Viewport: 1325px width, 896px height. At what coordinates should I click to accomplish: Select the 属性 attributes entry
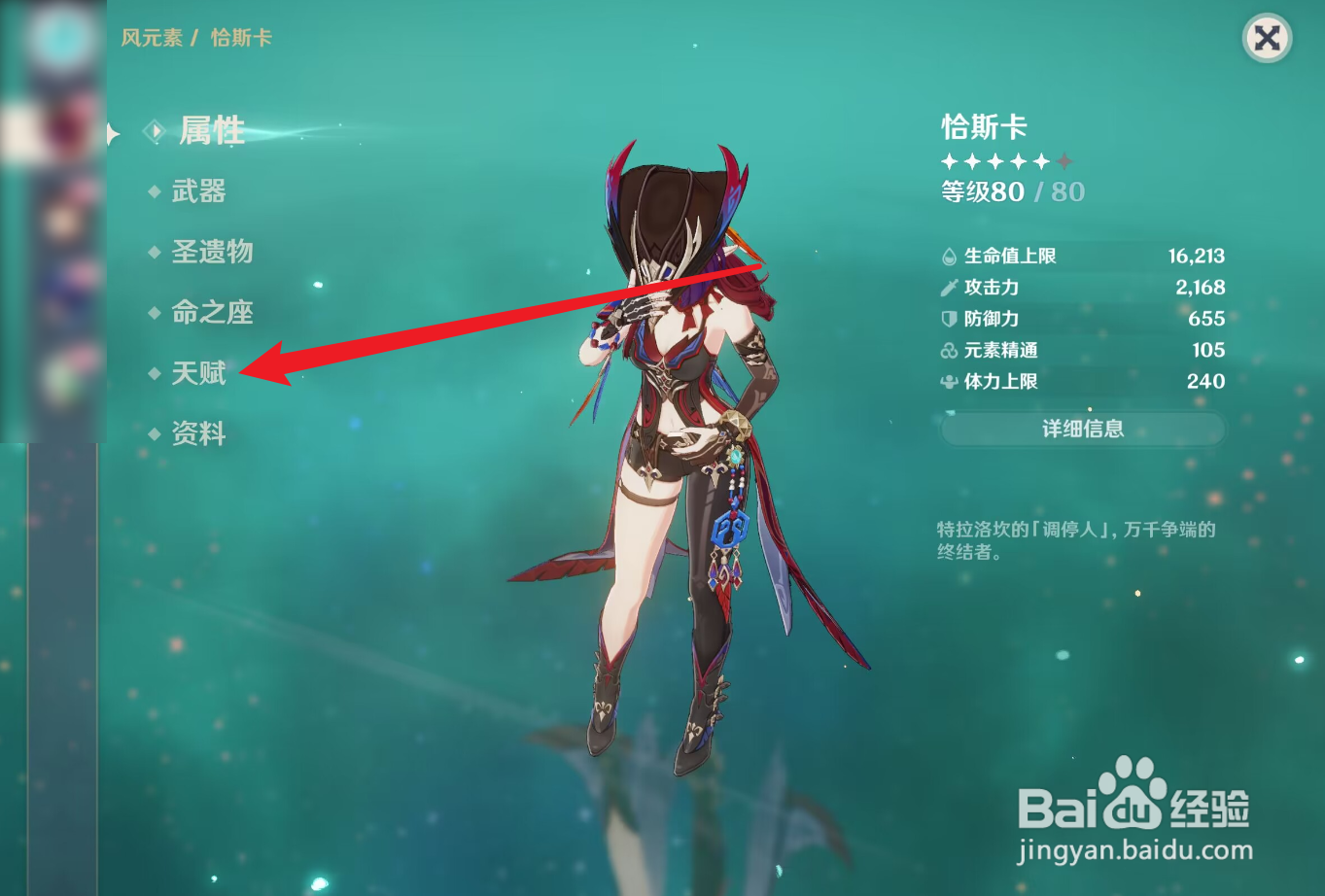click(212, 132)
